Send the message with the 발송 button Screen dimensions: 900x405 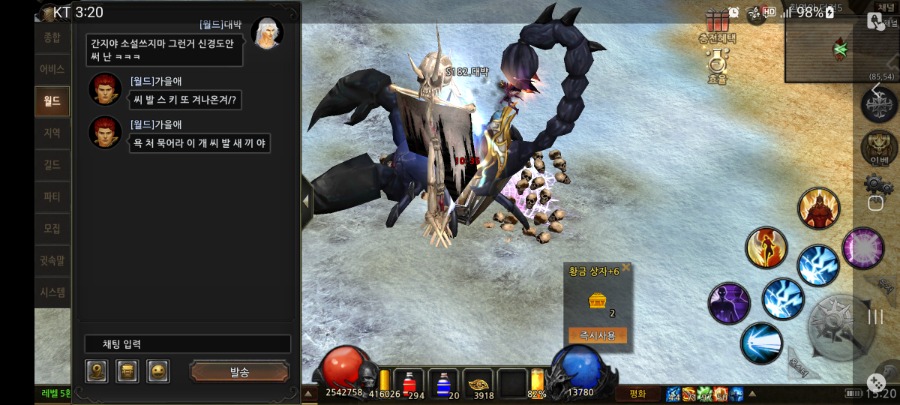pyautogui.click(x=239, y=372)
